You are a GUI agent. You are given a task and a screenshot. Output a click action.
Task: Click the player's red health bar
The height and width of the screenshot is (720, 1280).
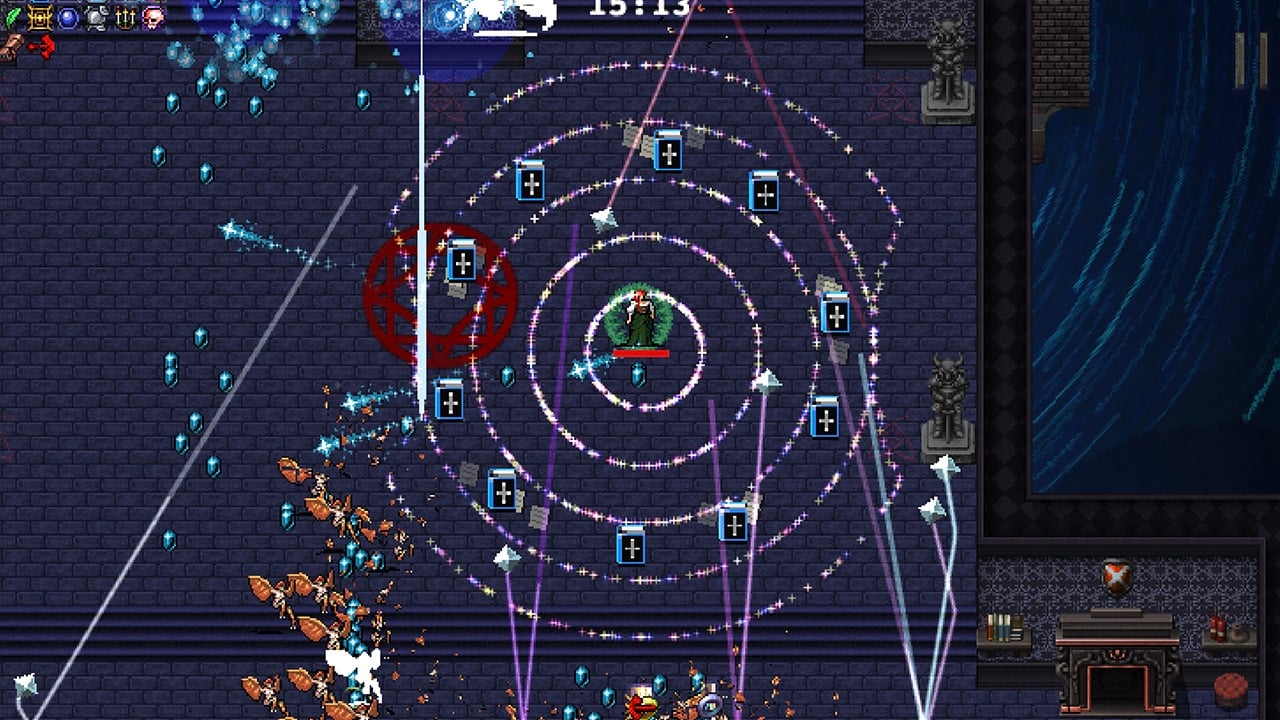click(x=641, y=352)
